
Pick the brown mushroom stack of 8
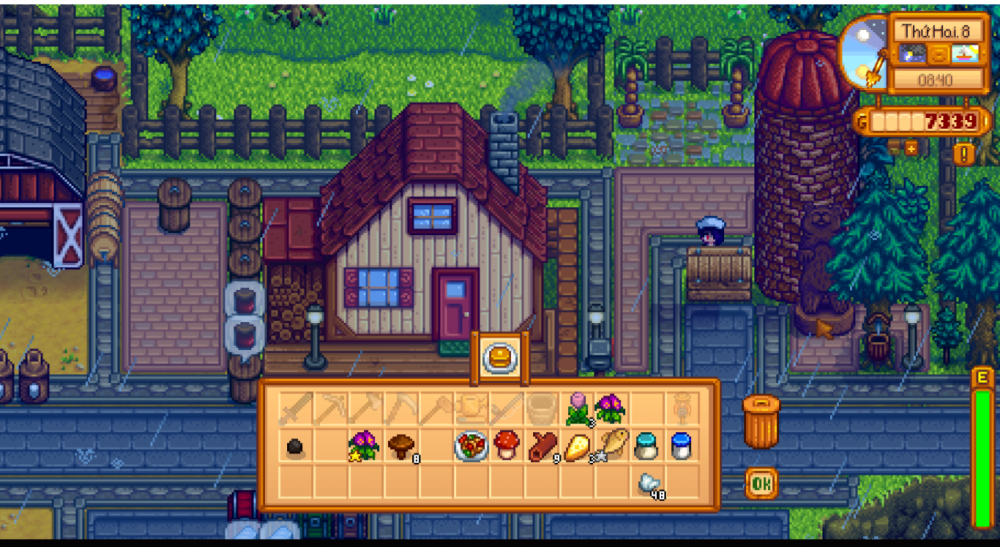tap(400, 444)
